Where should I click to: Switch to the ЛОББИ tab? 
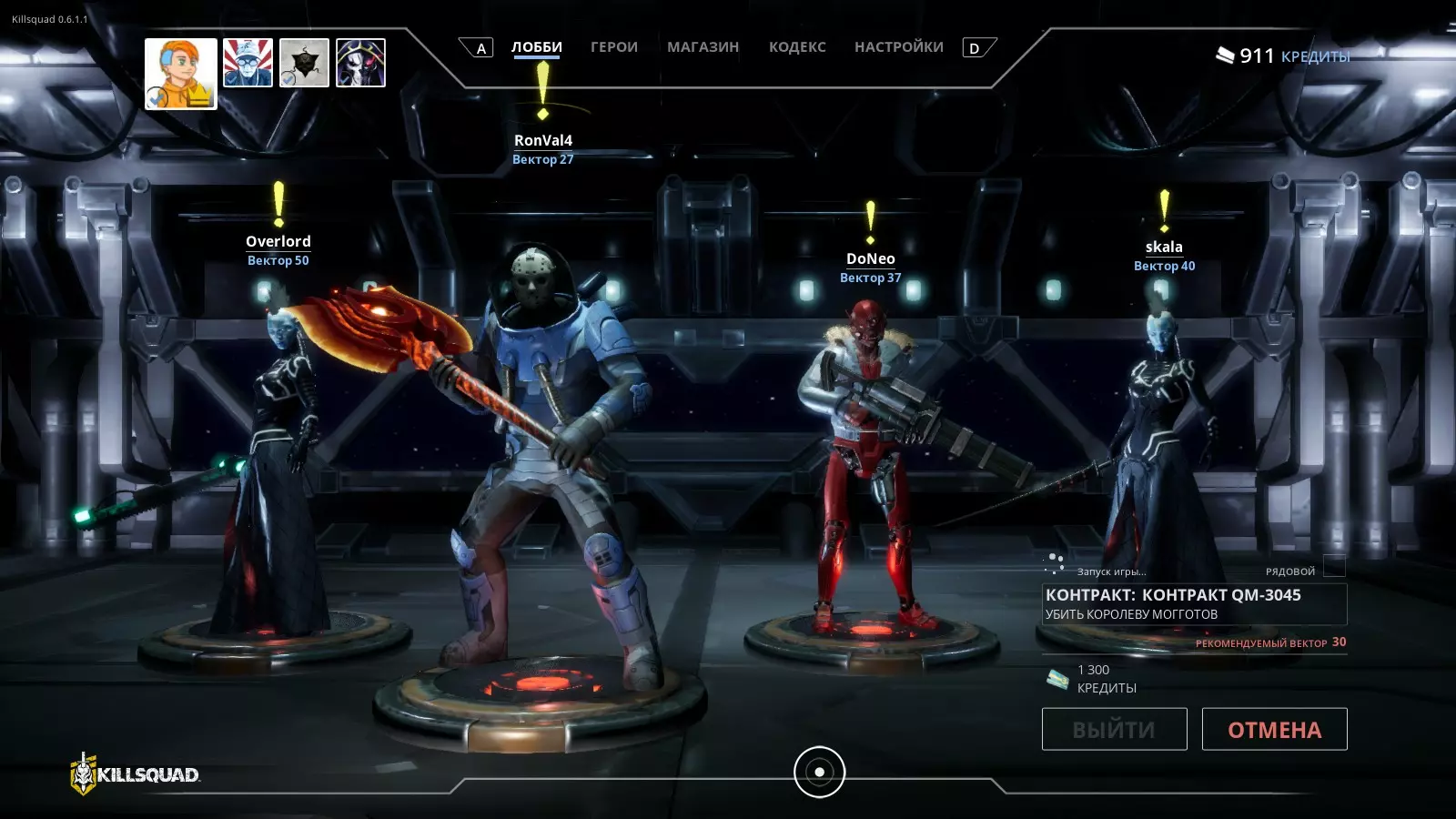pyautogui.click(x=536, y=47)
